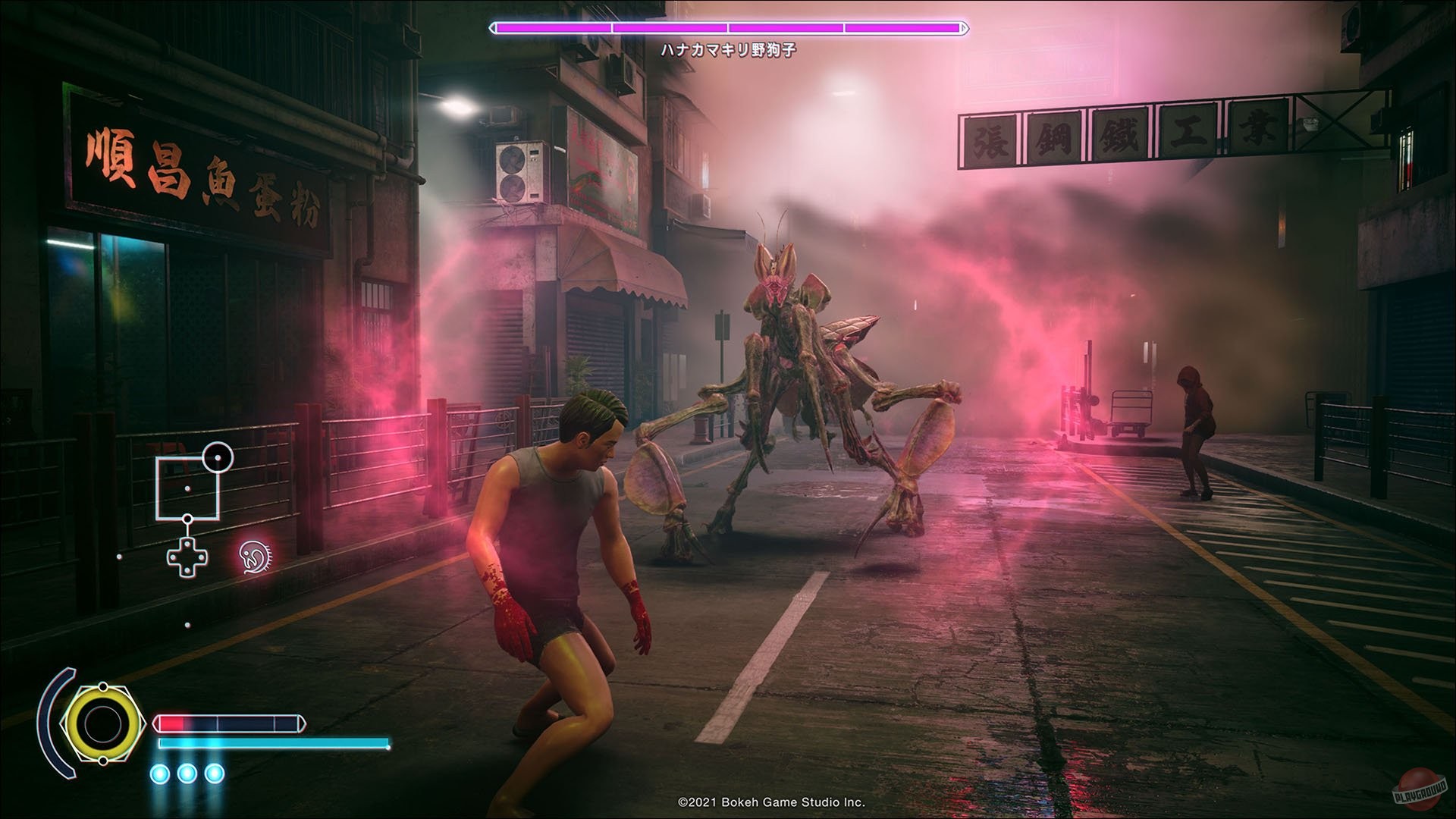Select the white square skill frame
Image resolution: width=1456 pixels, height=819 pixels.
click(187, 488)
